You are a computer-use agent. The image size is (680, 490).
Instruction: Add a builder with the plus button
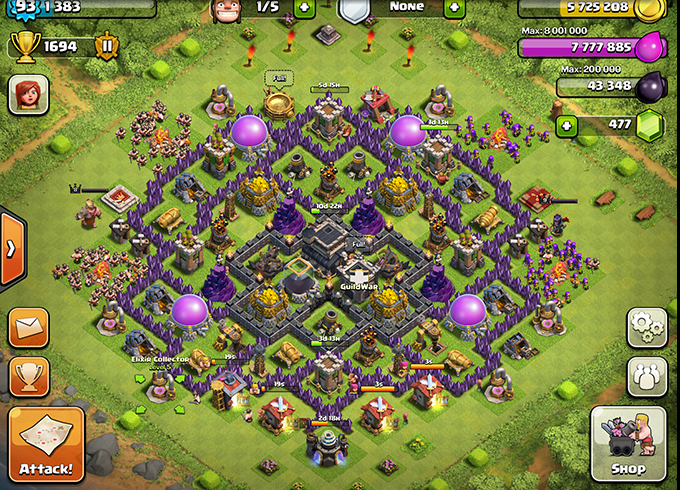point(304,8)
